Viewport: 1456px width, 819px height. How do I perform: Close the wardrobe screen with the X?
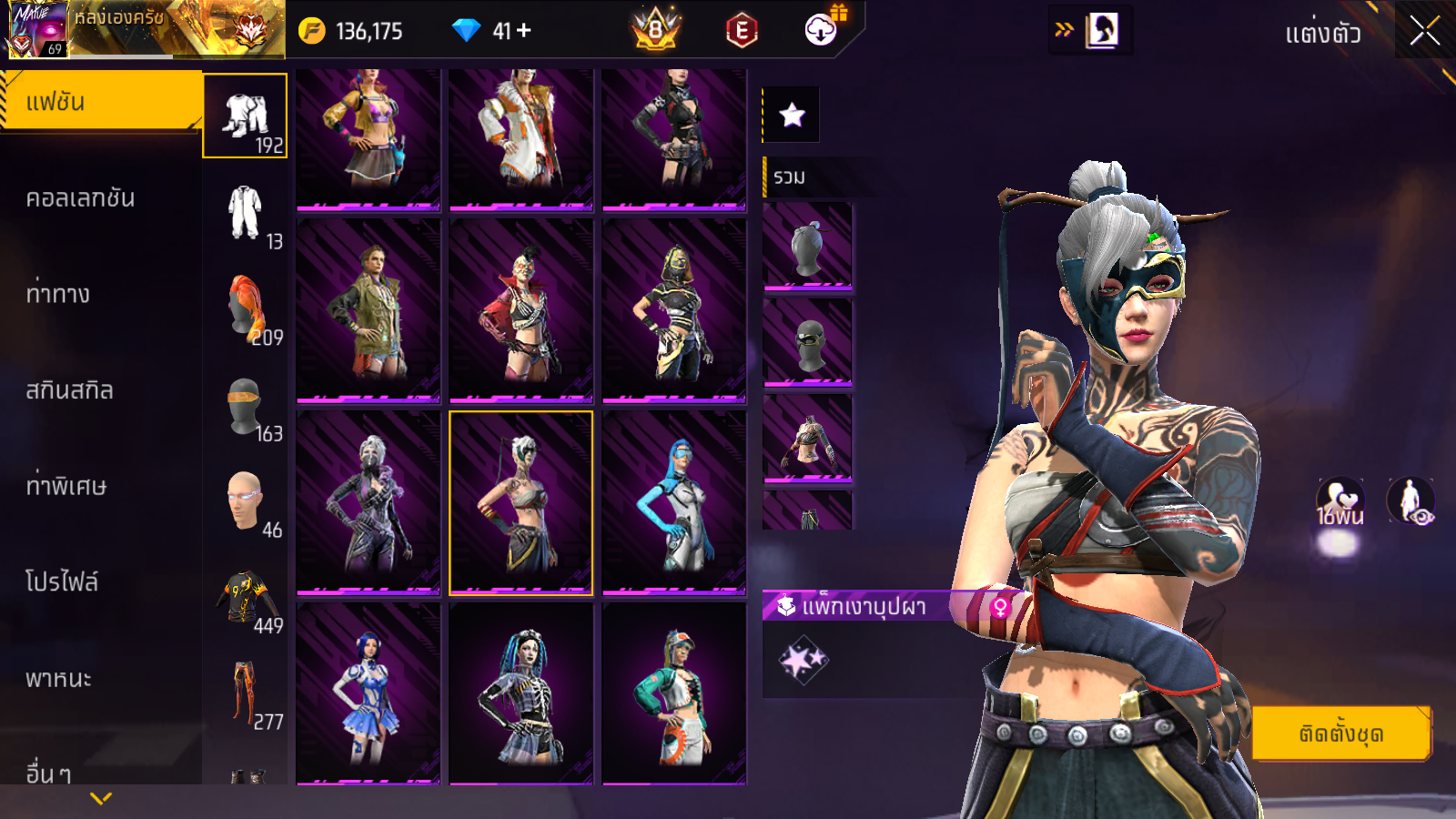pyautogui.click(x=1424, y=31)
